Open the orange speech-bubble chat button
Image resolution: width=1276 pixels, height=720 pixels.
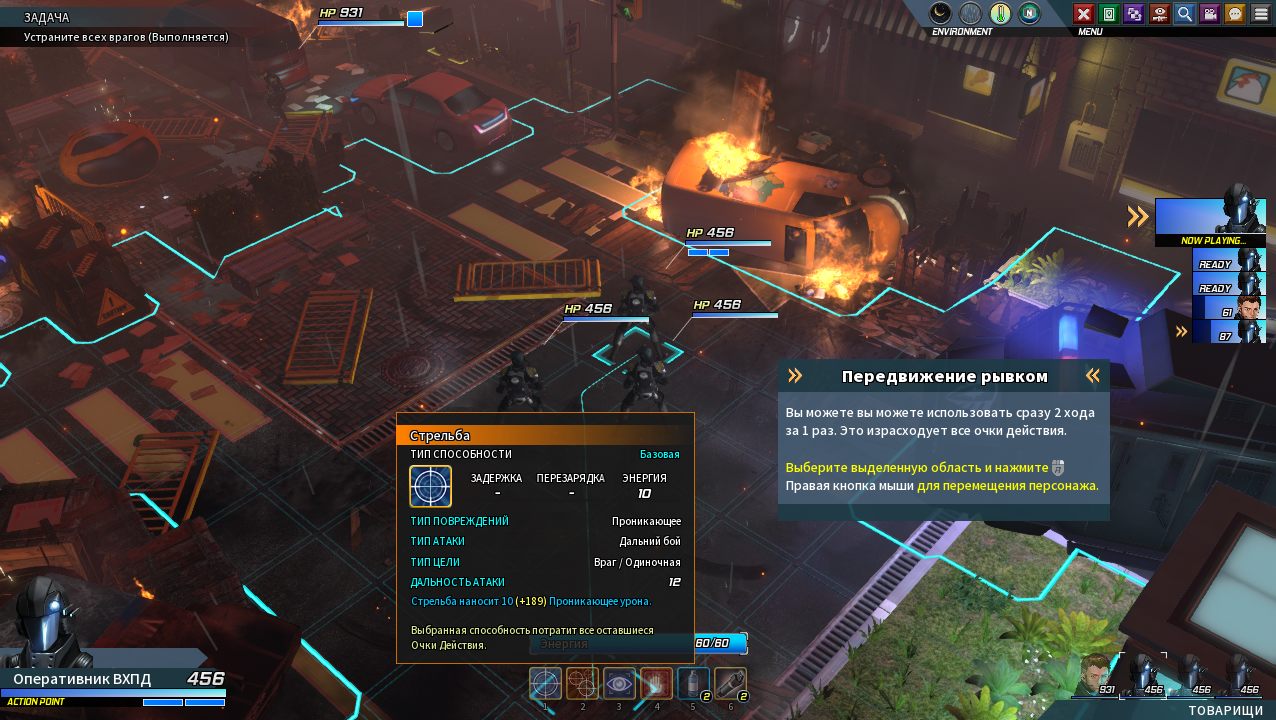click(x=1235, y=13)
